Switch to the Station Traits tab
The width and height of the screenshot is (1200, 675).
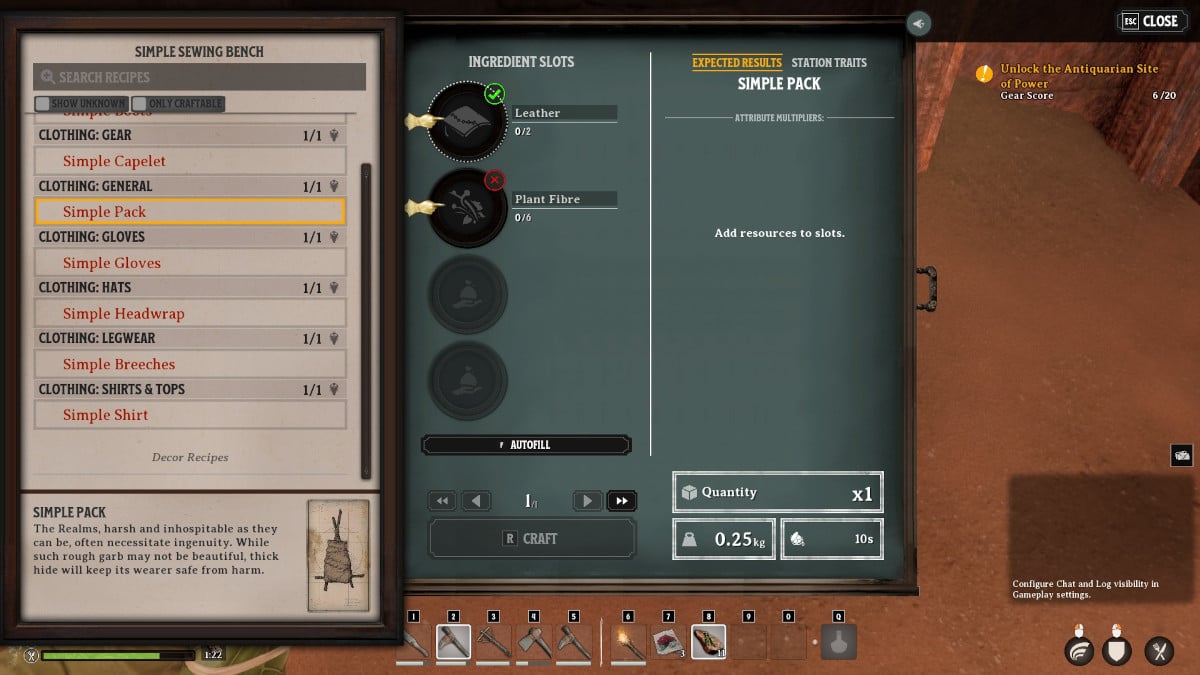829,62
